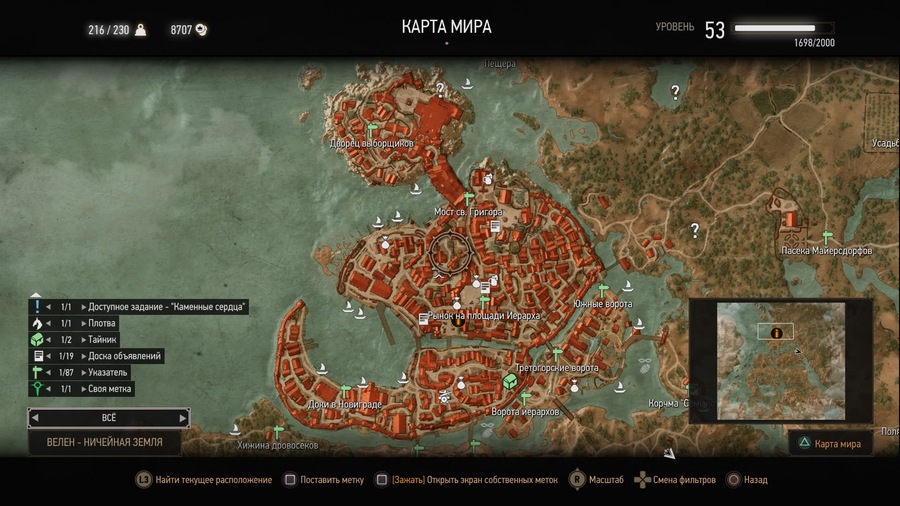Viewport: 900px width, 506px height.
Task: Choose the Мост св. Григора signpost marker
Action: click(469, 199)
